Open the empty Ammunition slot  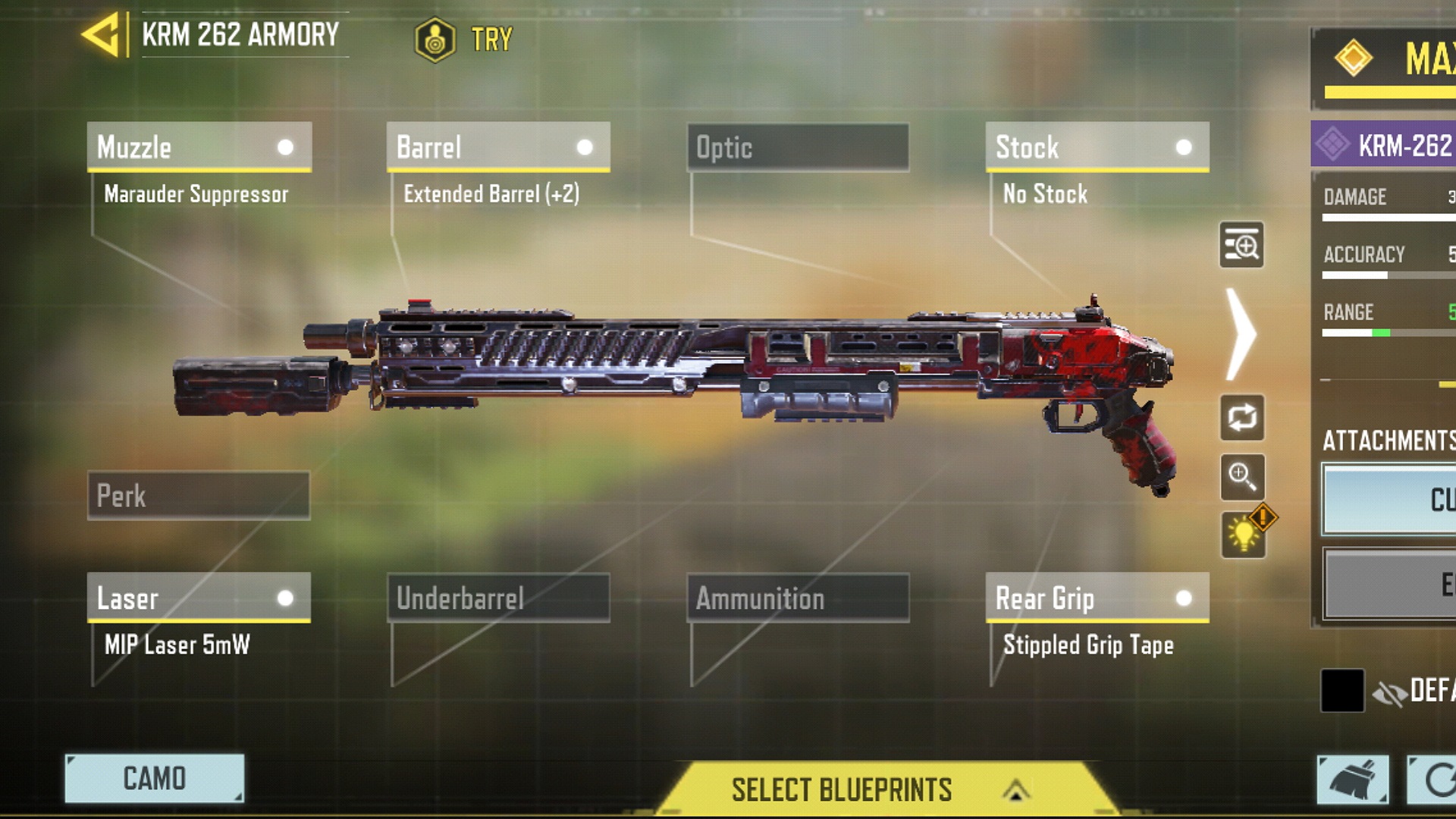click(798, 598)
